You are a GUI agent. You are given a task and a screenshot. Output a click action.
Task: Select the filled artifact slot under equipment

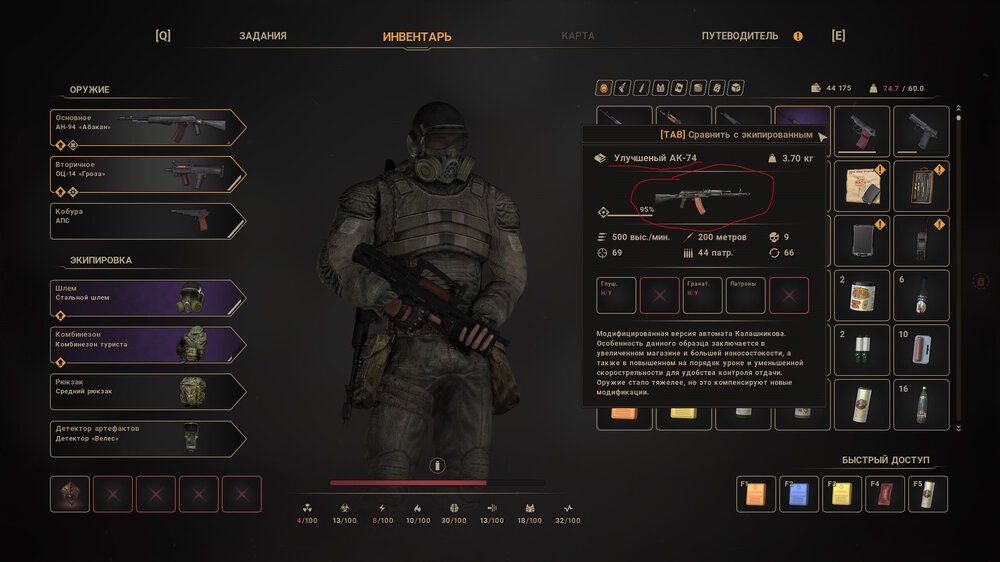[70, 494]
